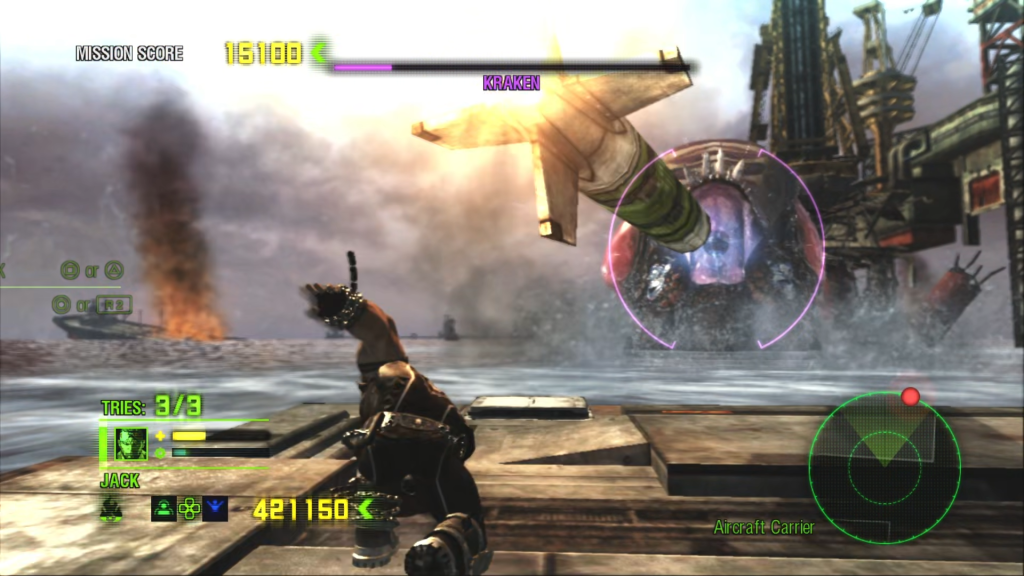This screenshot has height=576, width=1024.
Task: Click the green four-way d-pad icon
Action: click(x=189, y=509)
